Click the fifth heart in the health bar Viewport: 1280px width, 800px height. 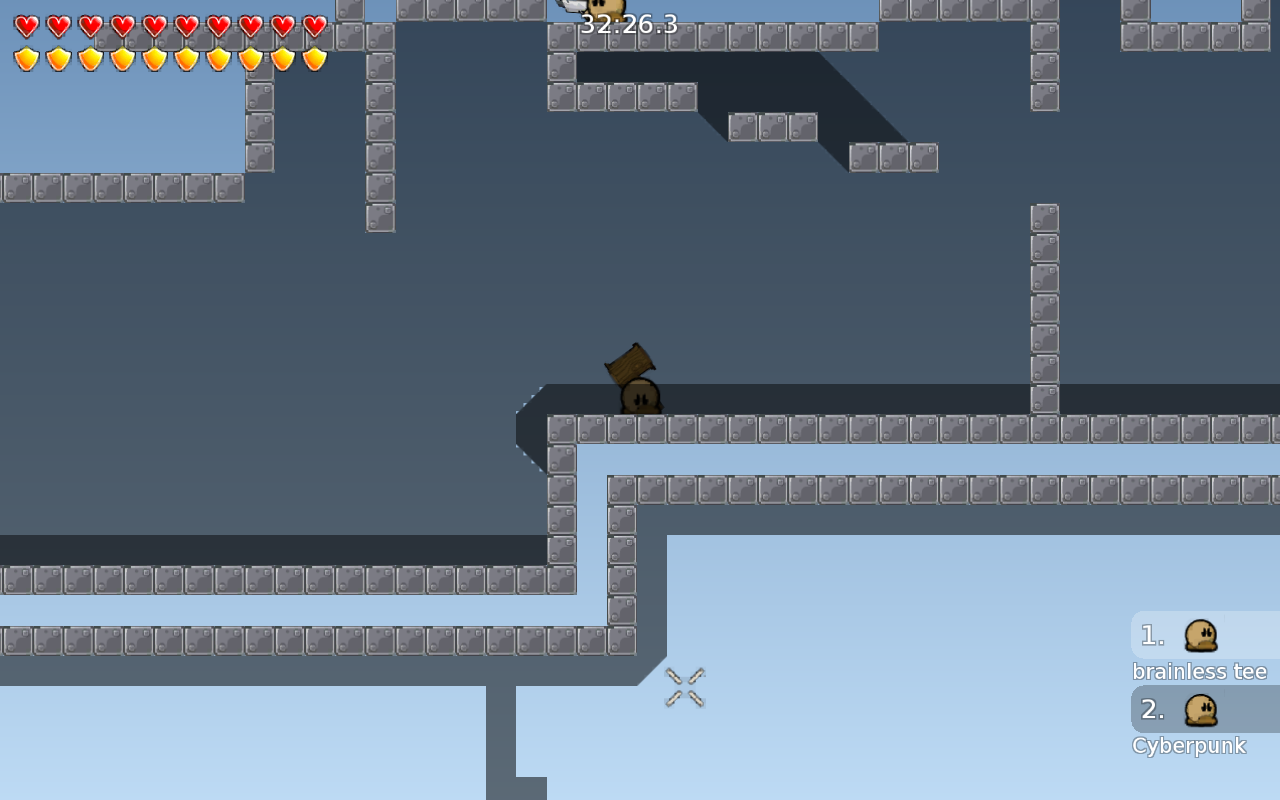tap(155, 27)
